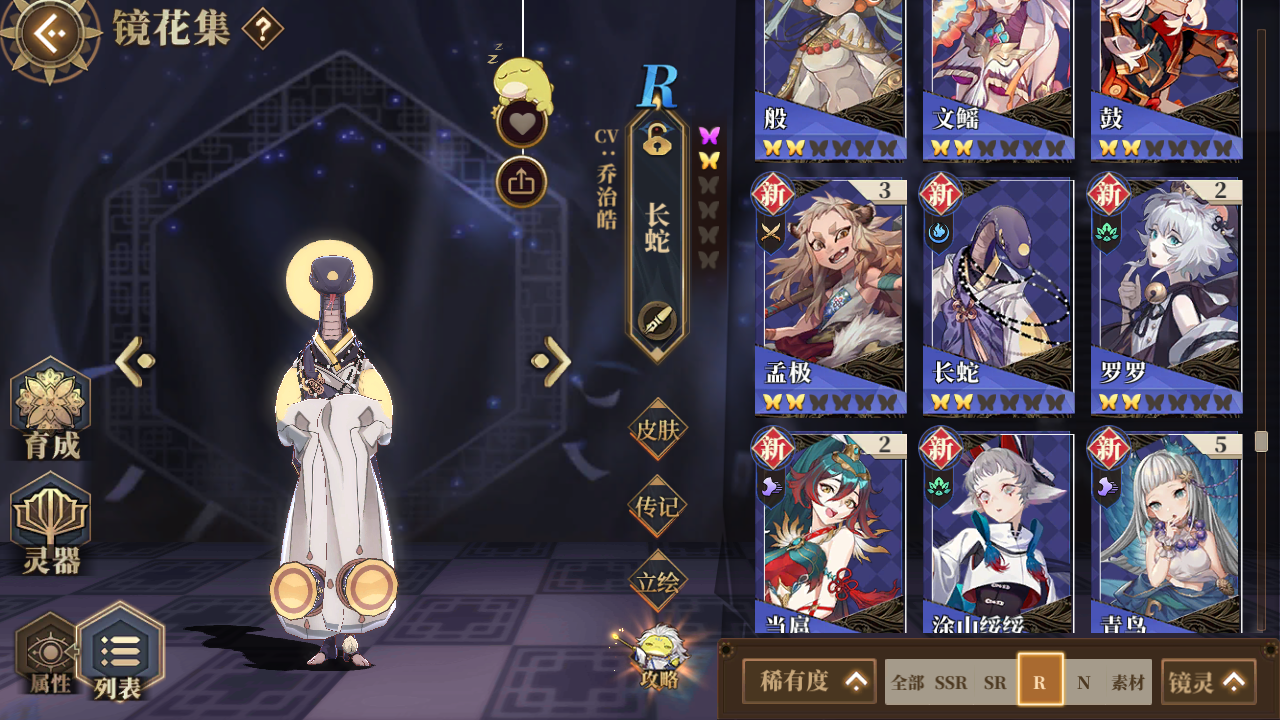Tap the share button
This screenshot has width=1280, height=720.
521,182
